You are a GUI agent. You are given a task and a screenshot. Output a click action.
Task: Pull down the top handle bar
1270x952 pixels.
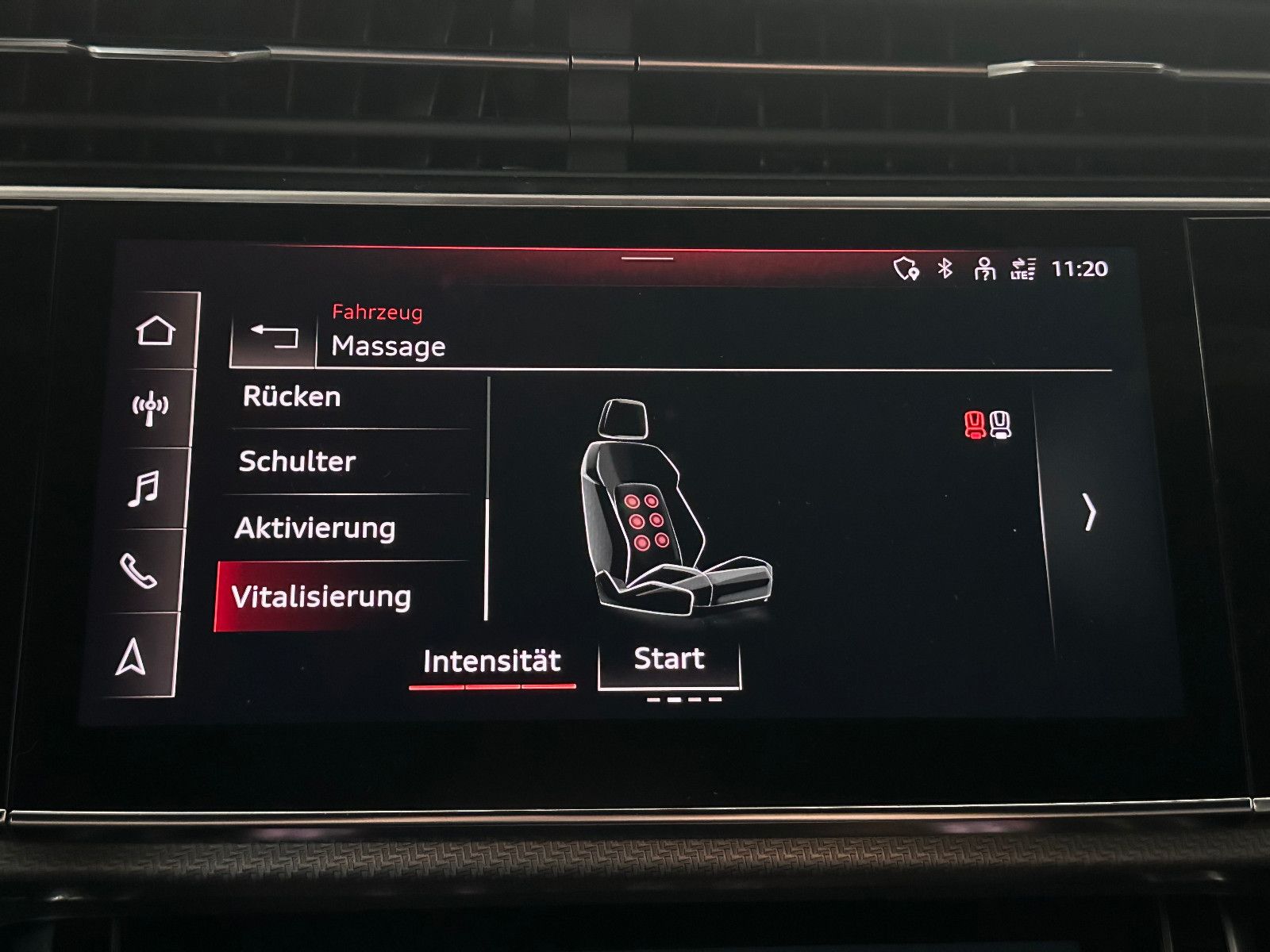648,259
